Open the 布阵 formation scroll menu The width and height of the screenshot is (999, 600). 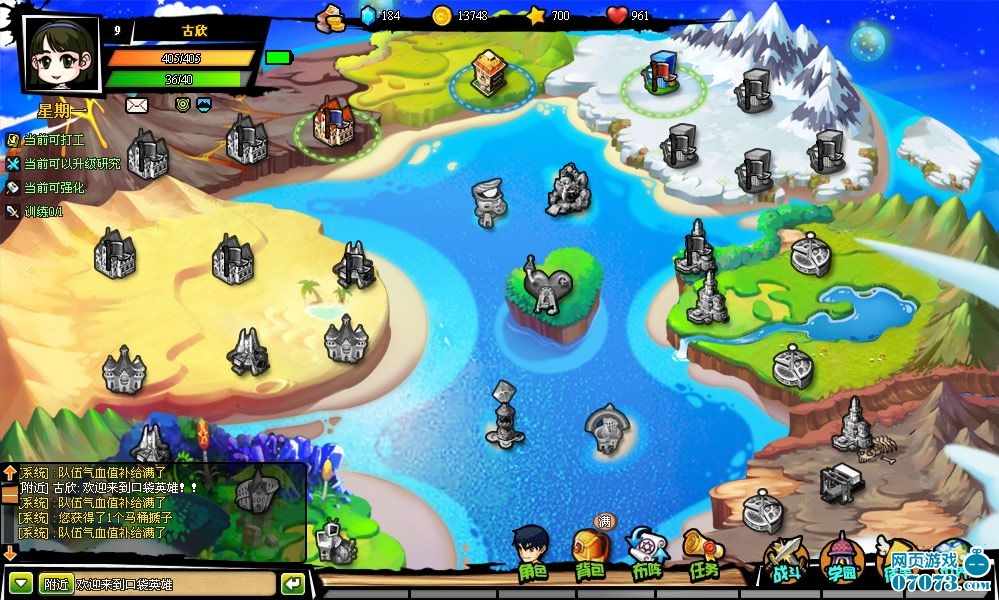(646, 554)
